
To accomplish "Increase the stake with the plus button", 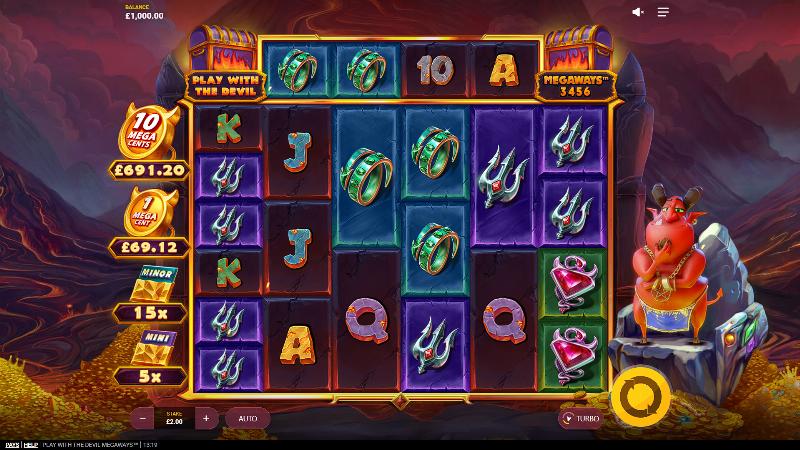I will (x=206, y=418).
